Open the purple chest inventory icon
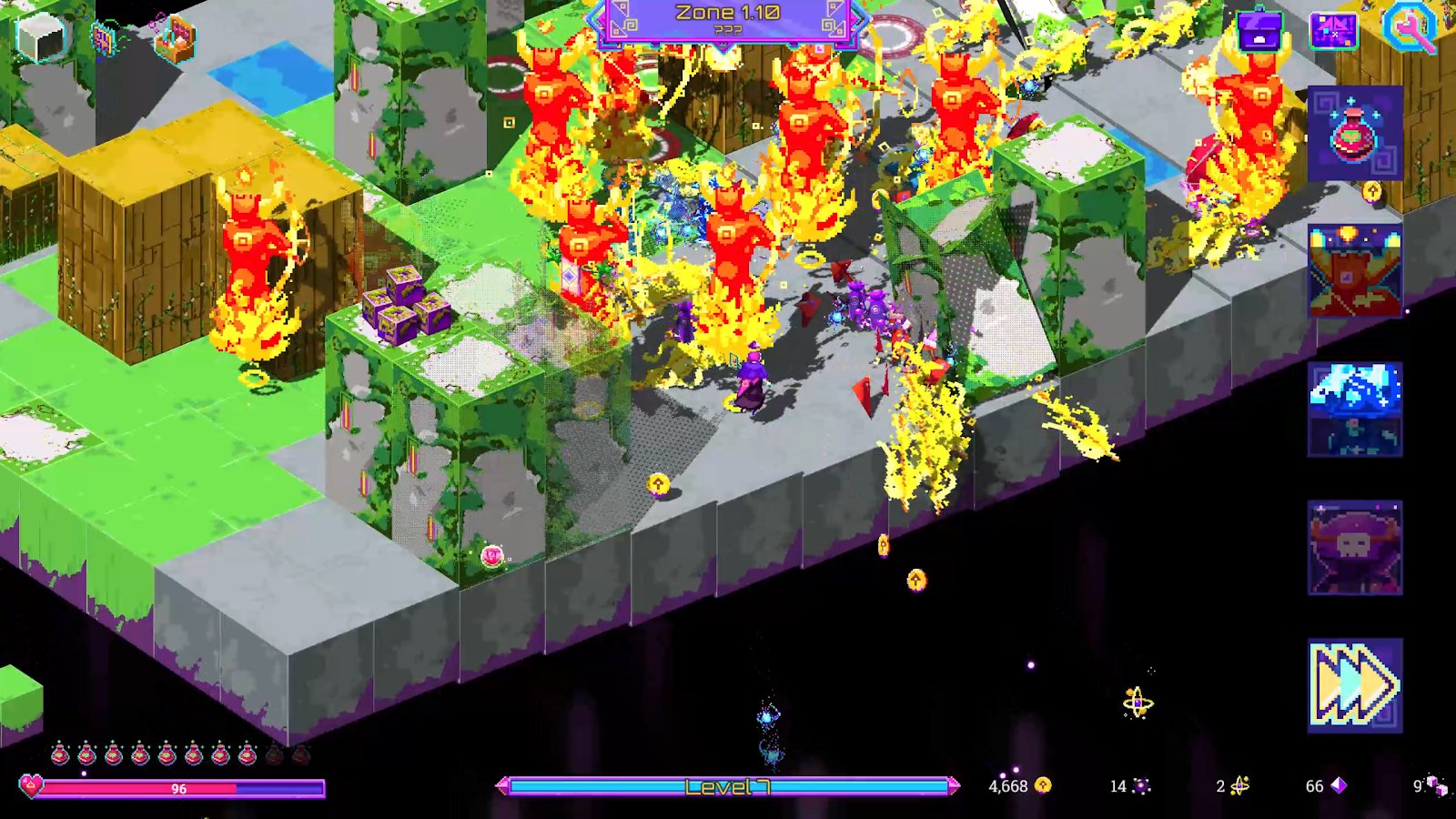The width and height of the screenshot is (1456, 819). (x=1259, y=30)
